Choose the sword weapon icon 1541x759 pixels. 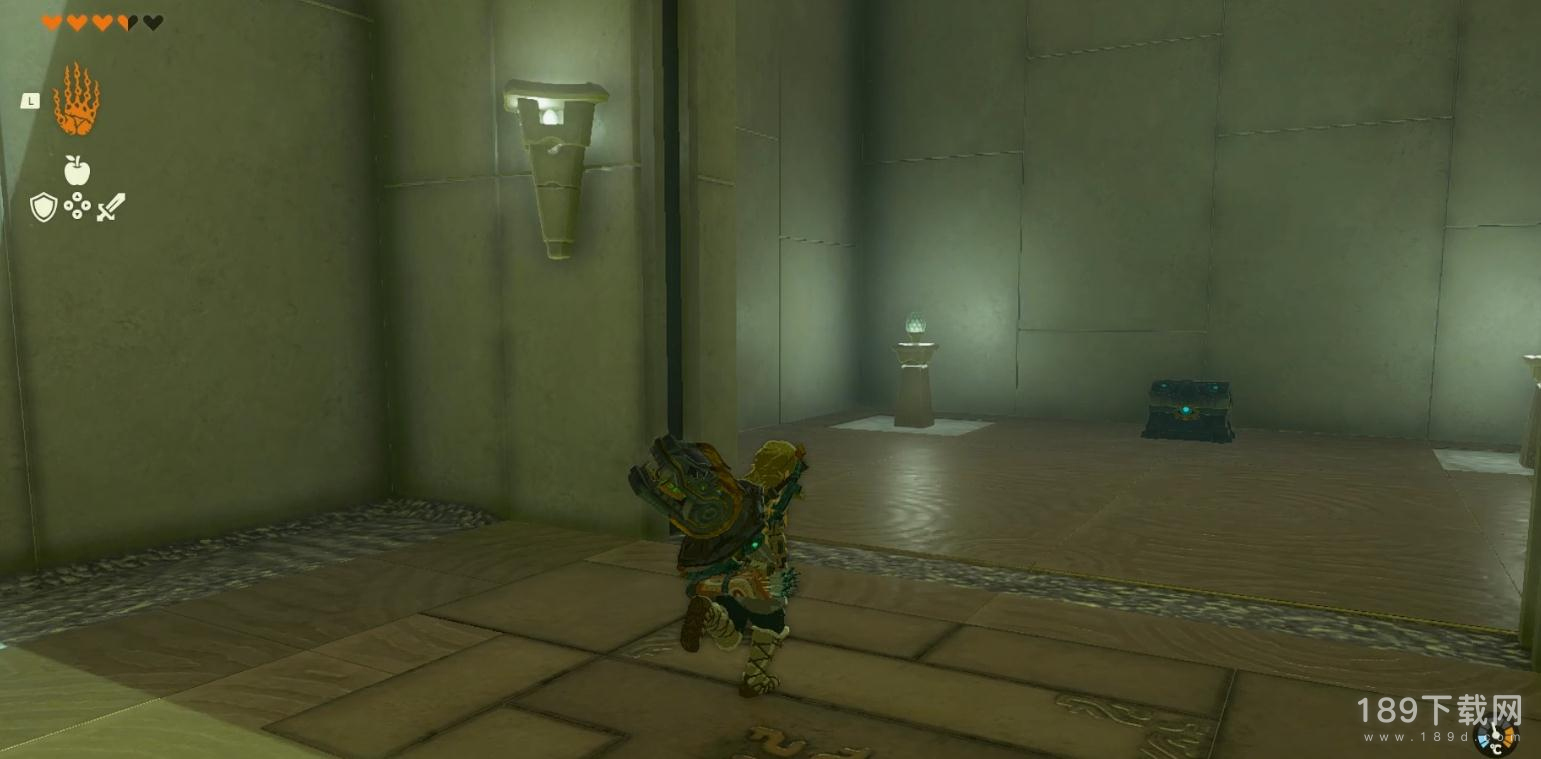click(x=111, y=207)
